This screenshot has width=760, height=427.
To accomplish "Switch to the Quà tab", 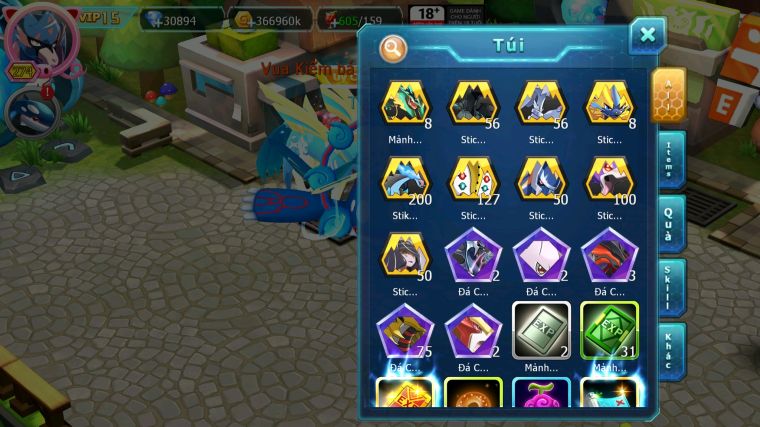I will 670,223.
